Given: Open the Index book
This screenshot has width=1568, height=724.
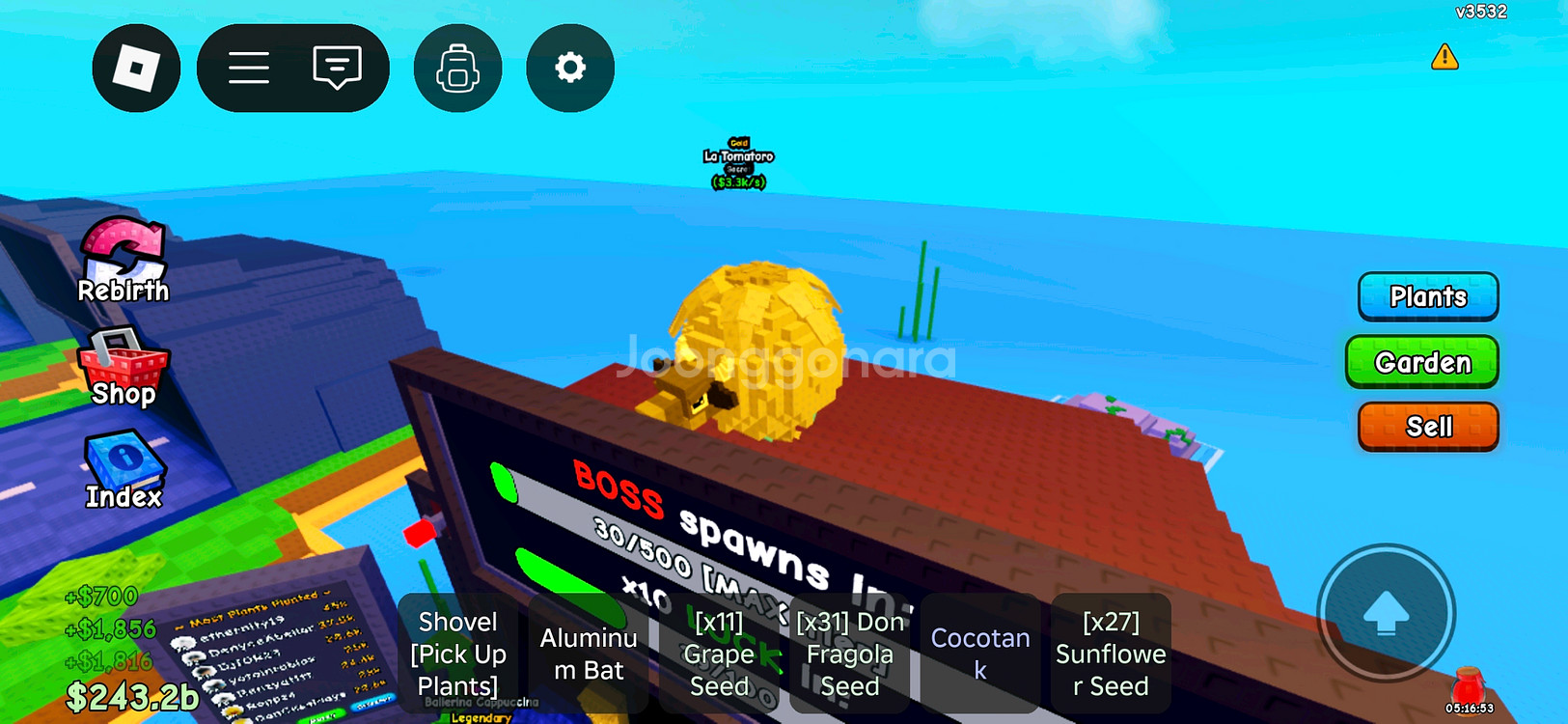Looking at the screenshot, I should tap(124, 470).
